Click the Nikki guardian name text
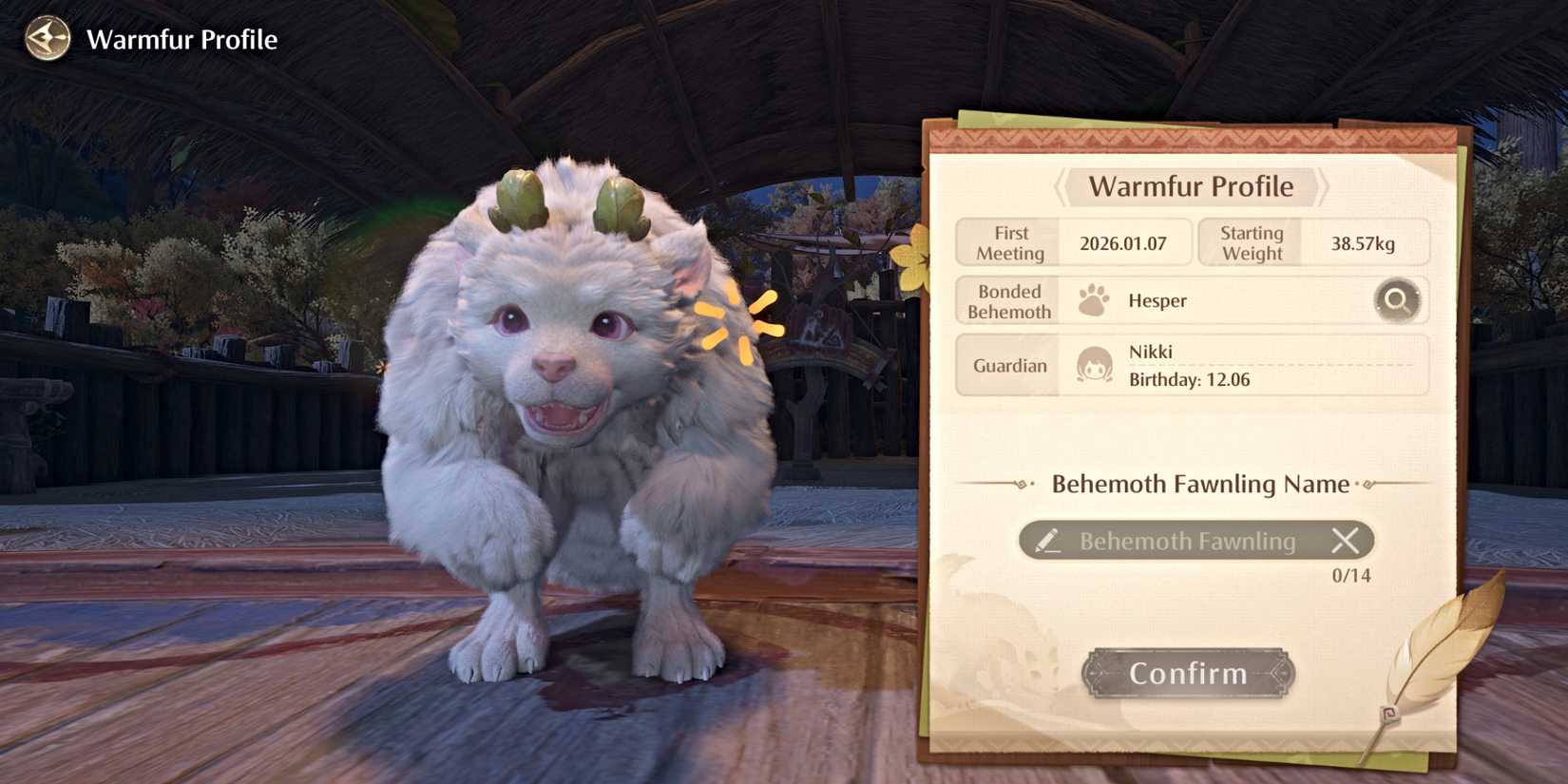The height and width of the screenshot is (784, 1568). click(x=1153, y=352)
